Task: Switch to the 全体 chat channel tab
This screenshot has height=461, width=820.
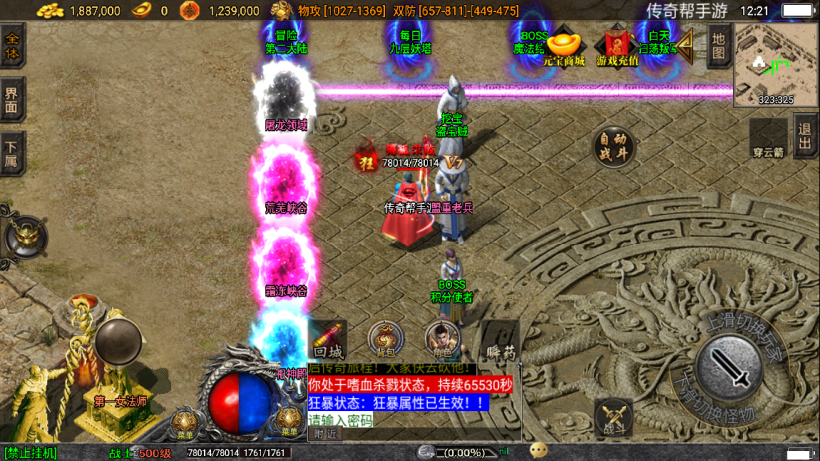Action: tap(12, 46)
